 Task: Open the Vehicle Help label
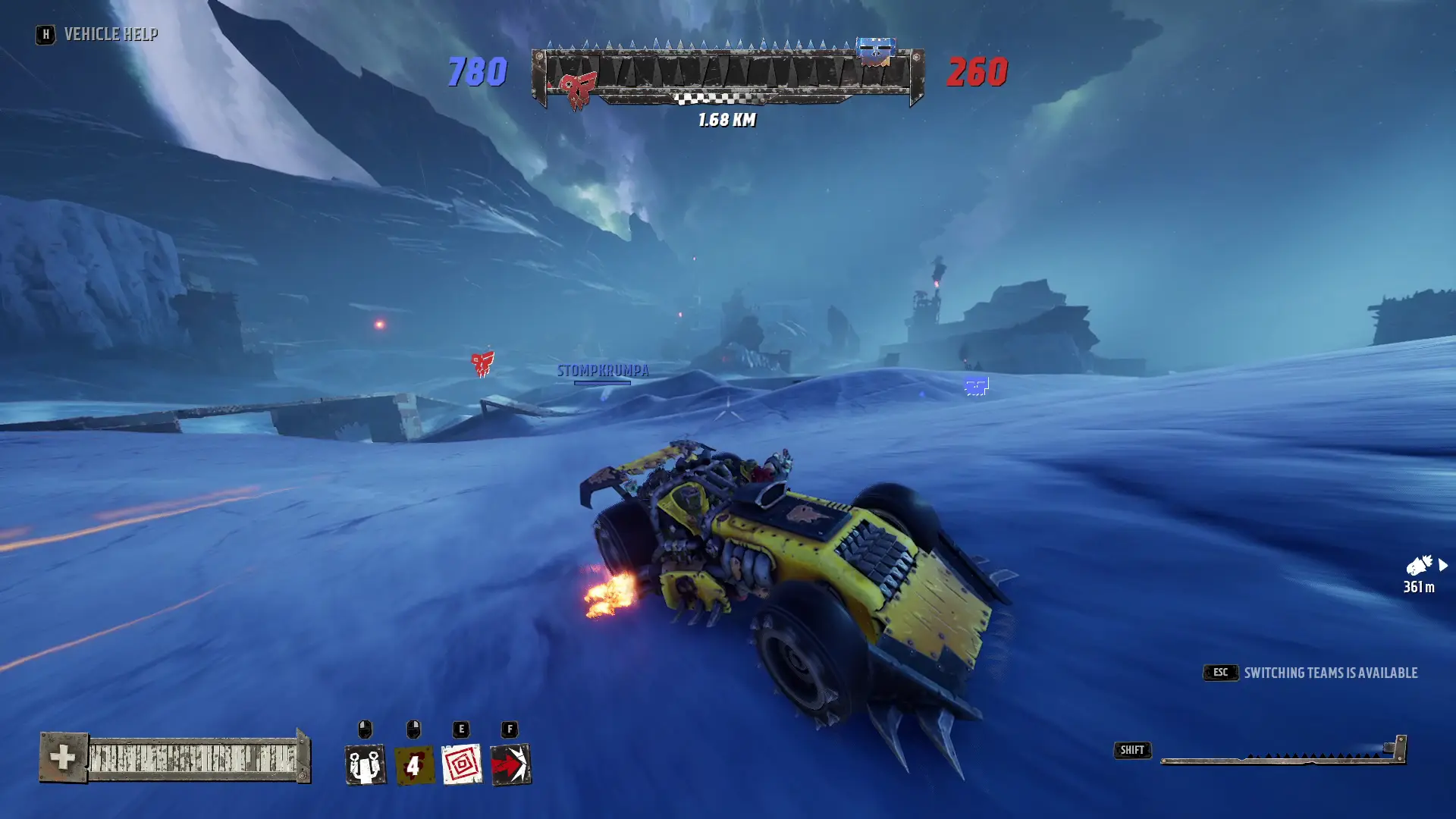click(111, 34)
